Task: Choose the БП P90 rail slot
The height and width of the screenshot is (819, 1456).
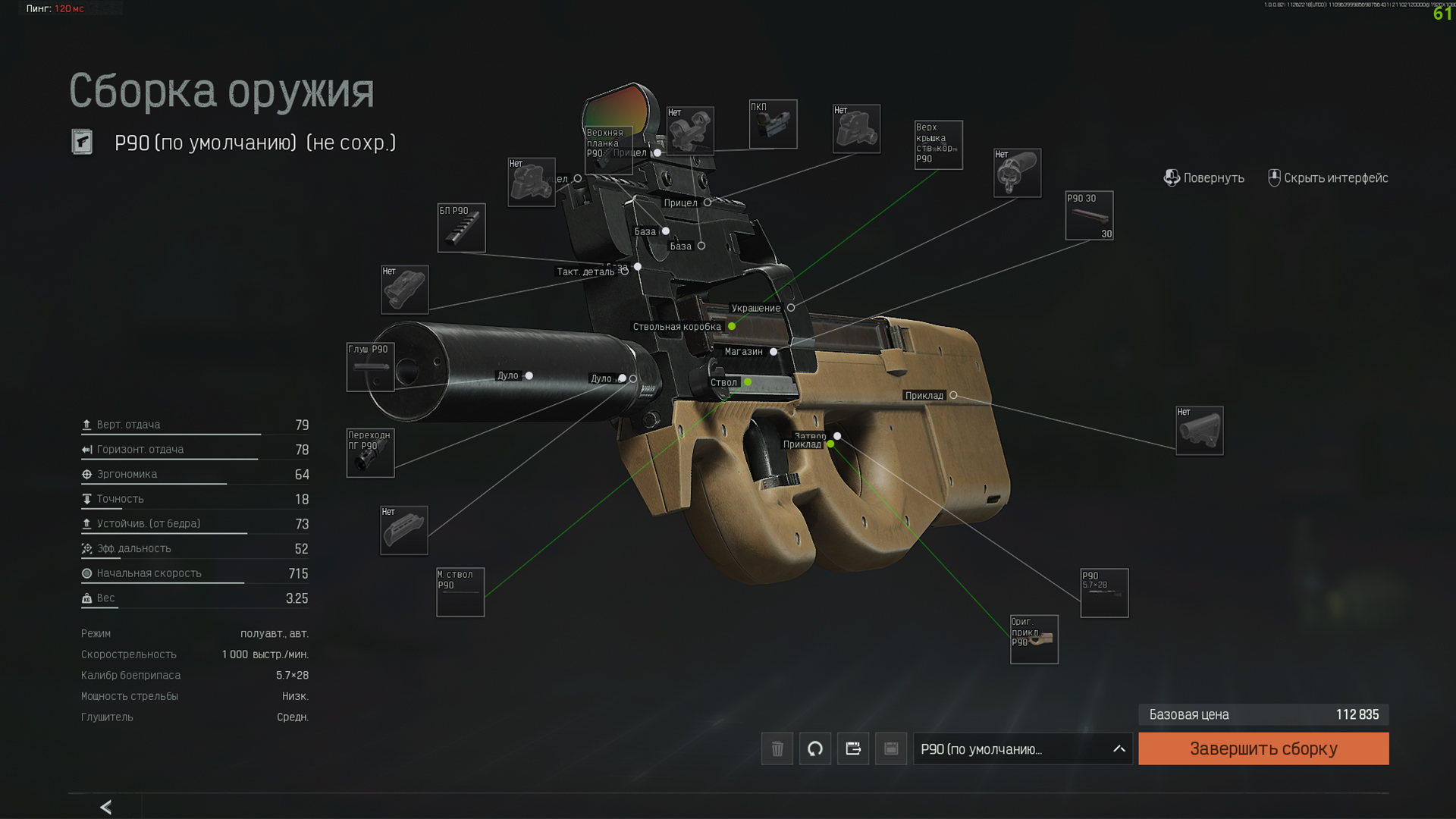Action: point(461,227)
